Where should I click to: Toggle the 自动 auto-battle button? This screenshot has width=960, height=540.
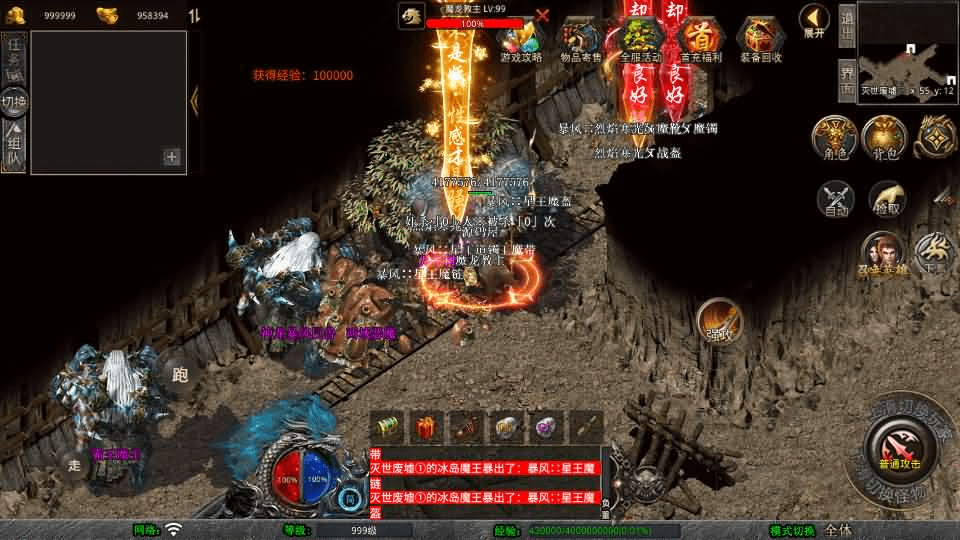(x=836, y=200)
